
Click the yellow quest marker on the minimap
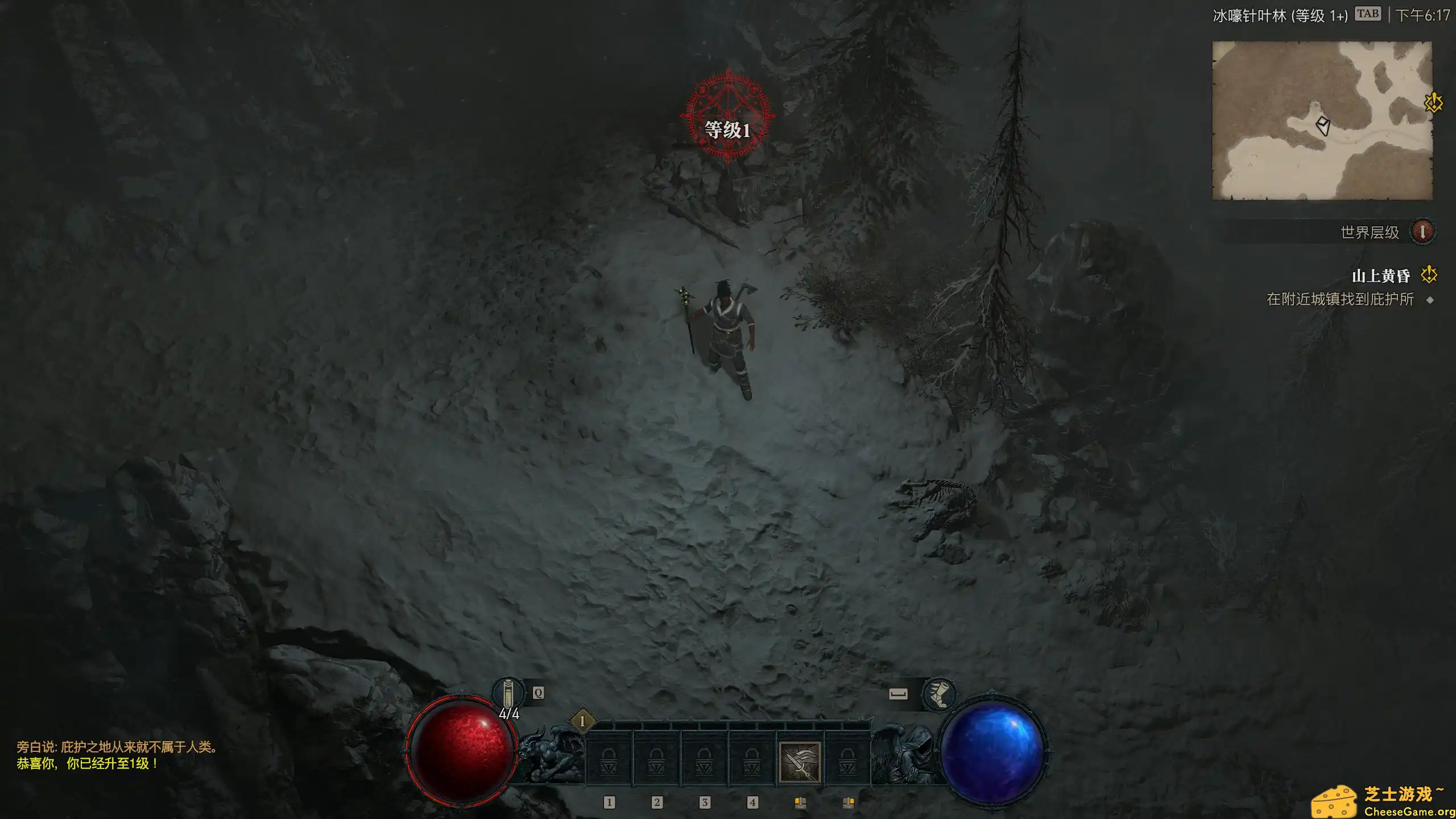click(x=1433, y=102)
